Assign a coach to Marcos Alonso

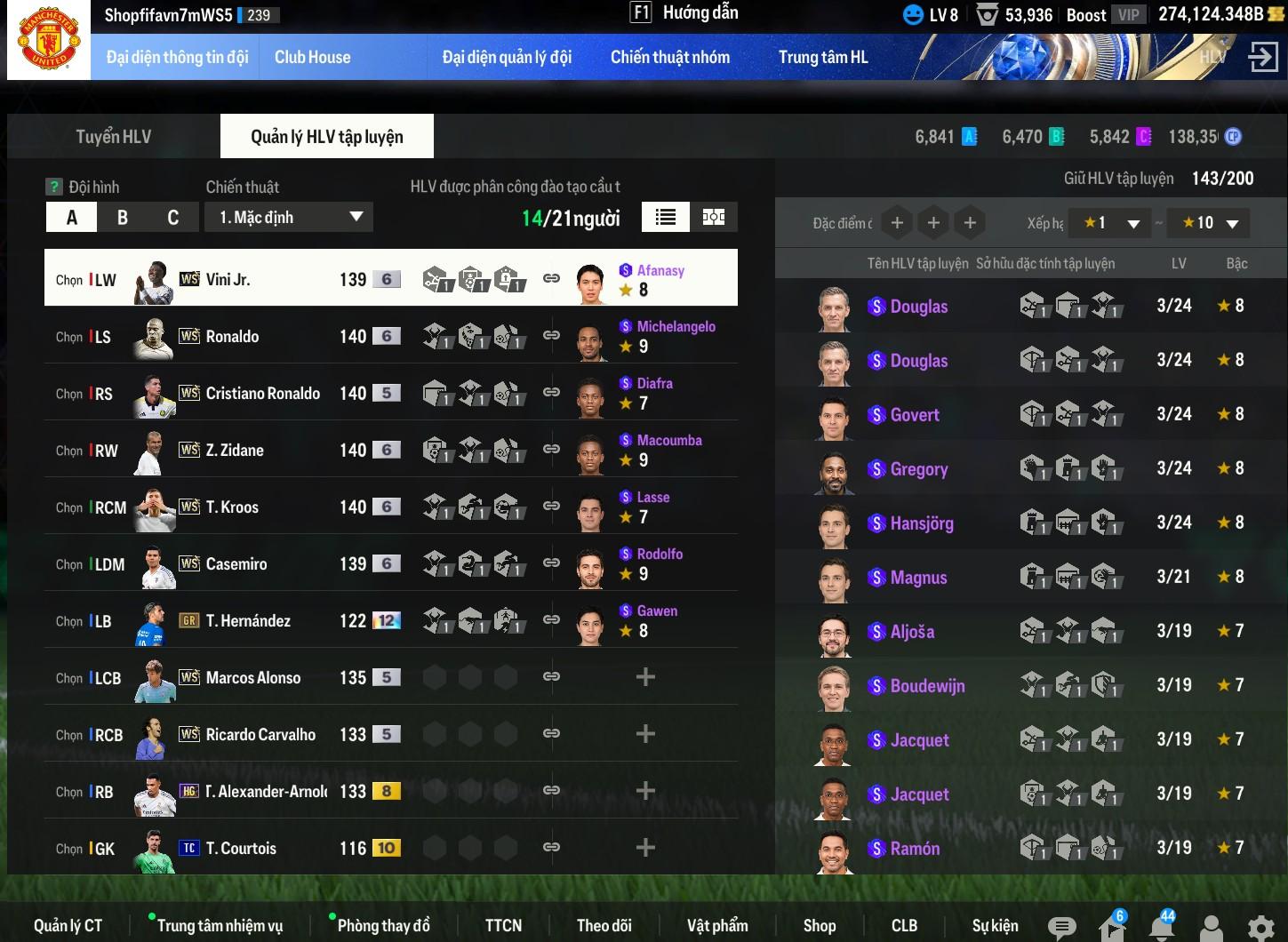coord(645,677)
